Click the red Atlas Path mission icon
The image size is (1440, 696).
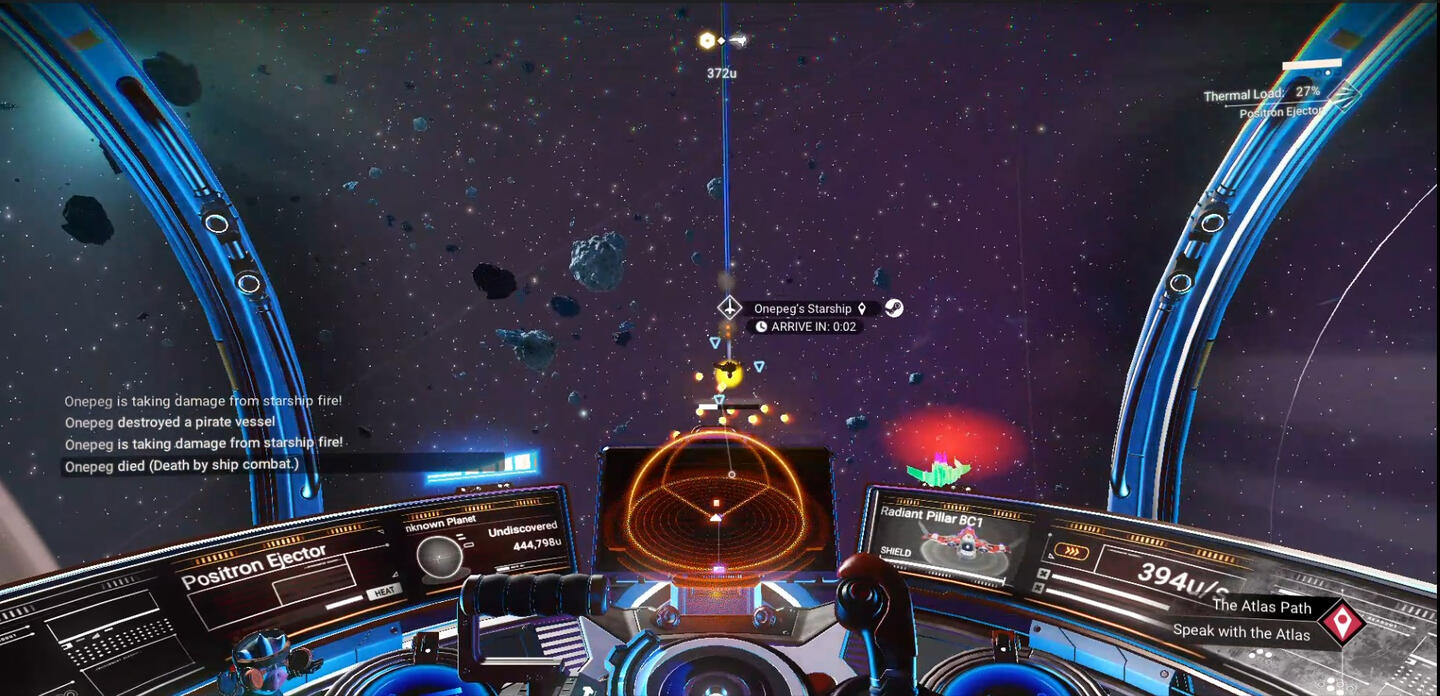(1340, 622)
